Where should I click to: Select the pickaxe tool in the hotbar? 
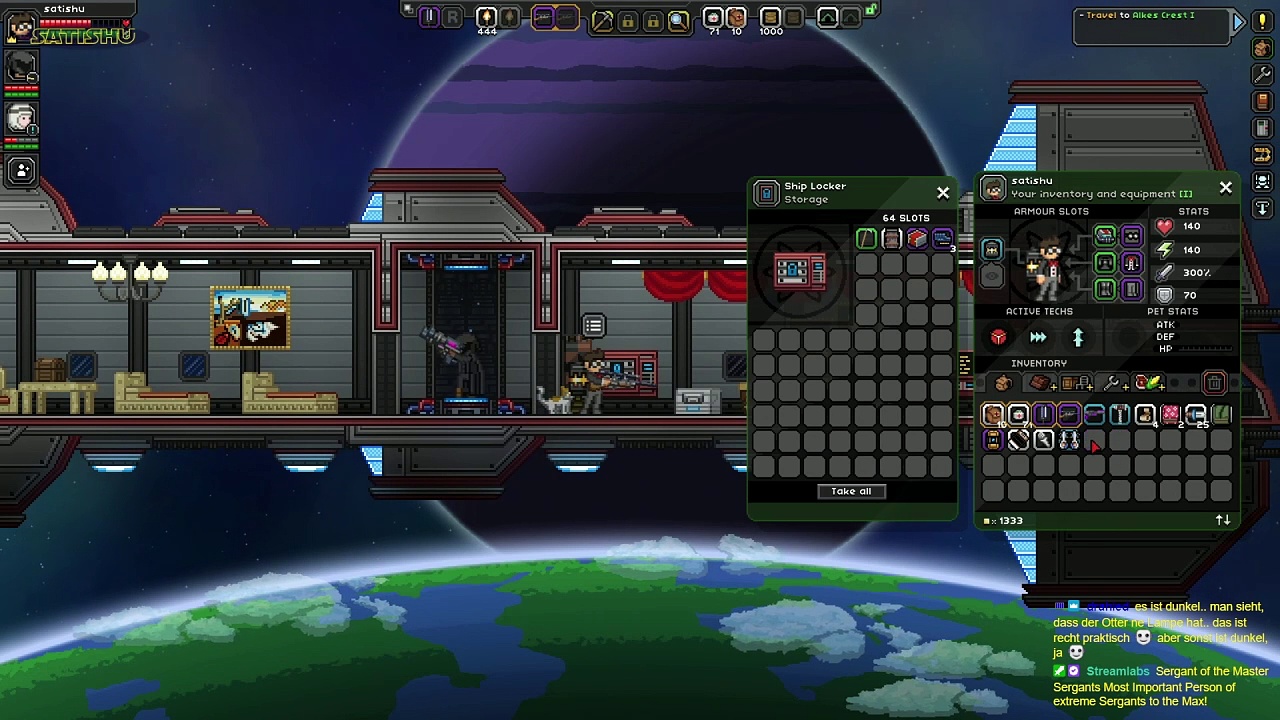[602, 19]
